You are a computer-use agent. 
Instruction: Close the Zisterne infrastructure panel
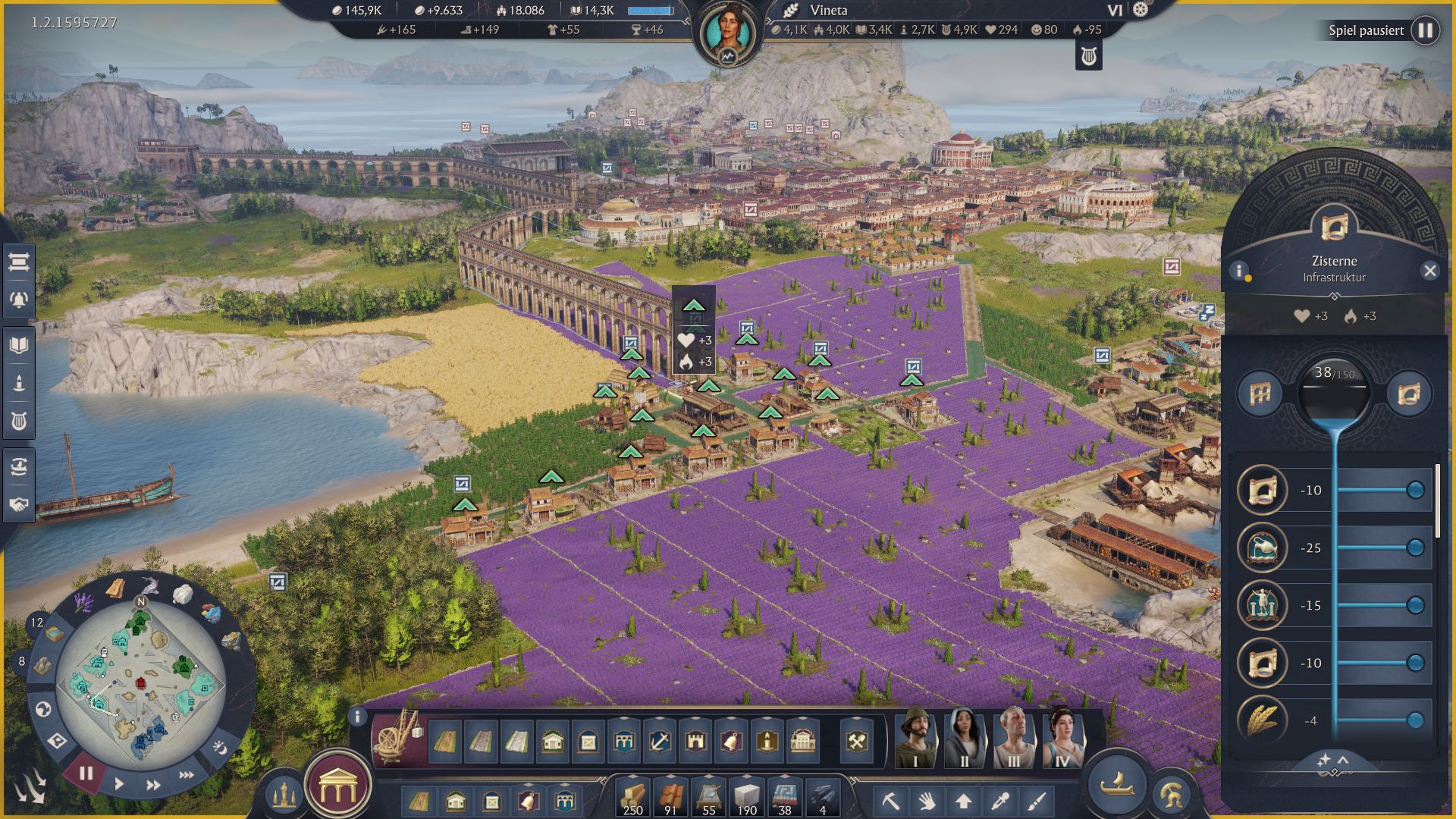1429,271
